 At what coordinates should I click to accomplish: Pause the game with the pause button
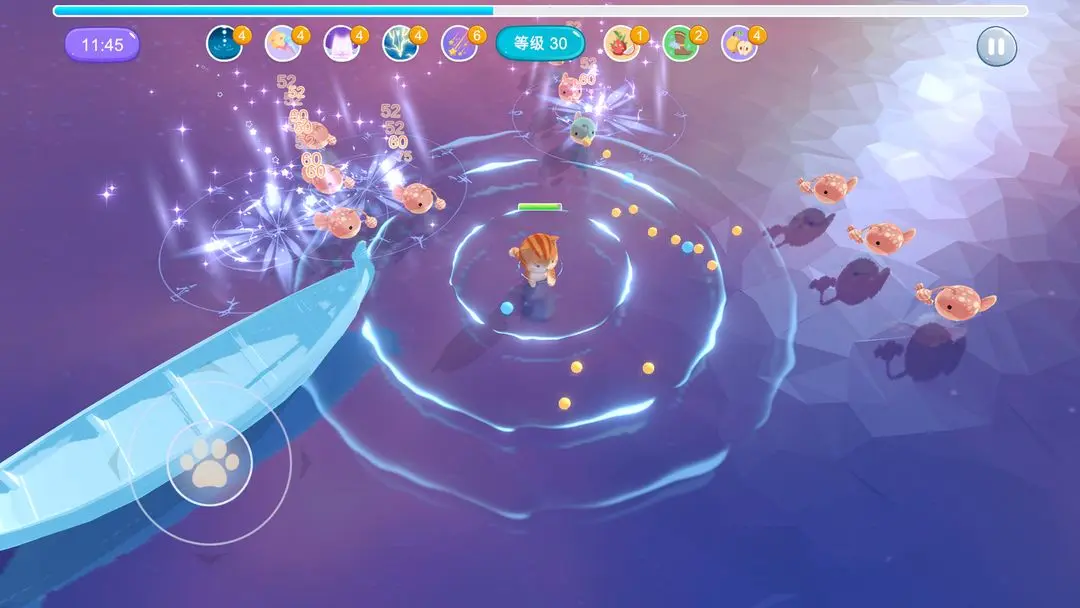point(996,46)
